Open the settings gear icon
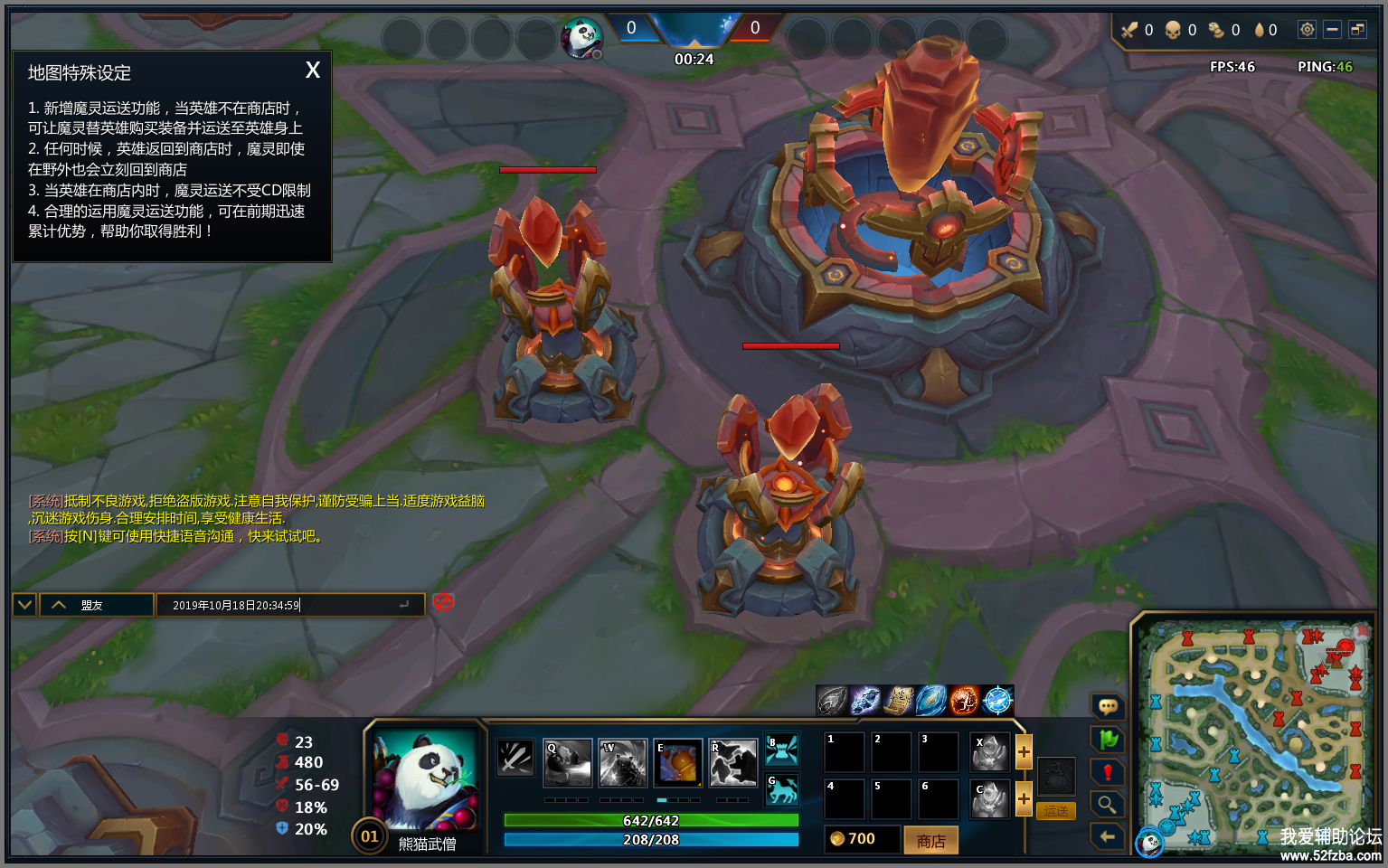This screenshot has height=868, width=1388. click(x=1307, y=30)
